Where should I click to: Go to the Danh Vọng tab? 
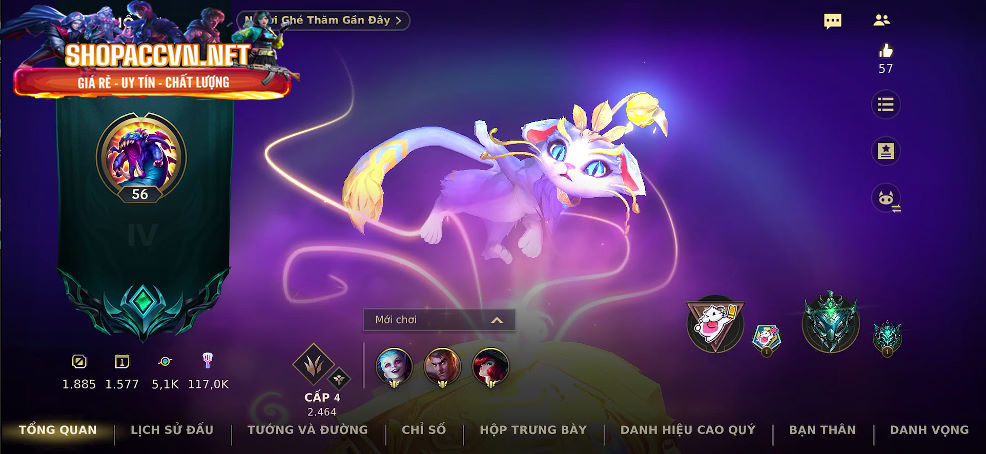click(x=929, y=430)
